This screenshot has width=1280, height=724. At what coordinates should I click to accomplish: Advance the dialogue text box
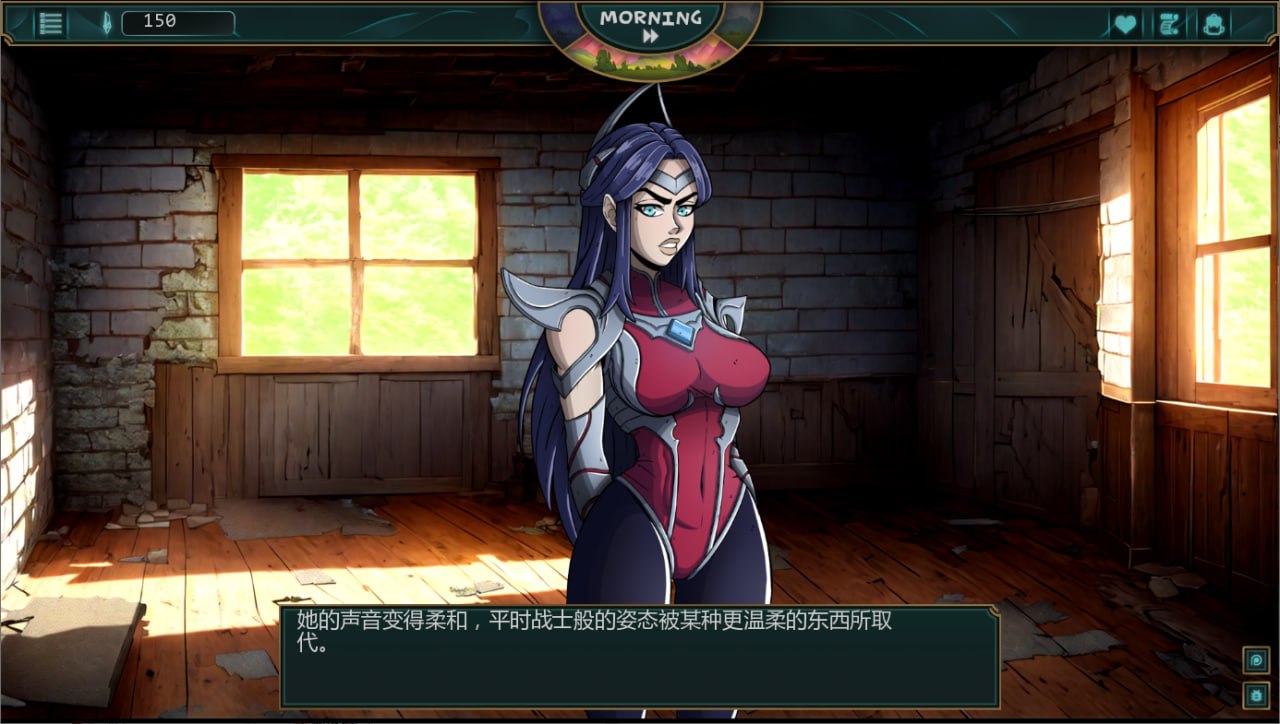(639, 656)
